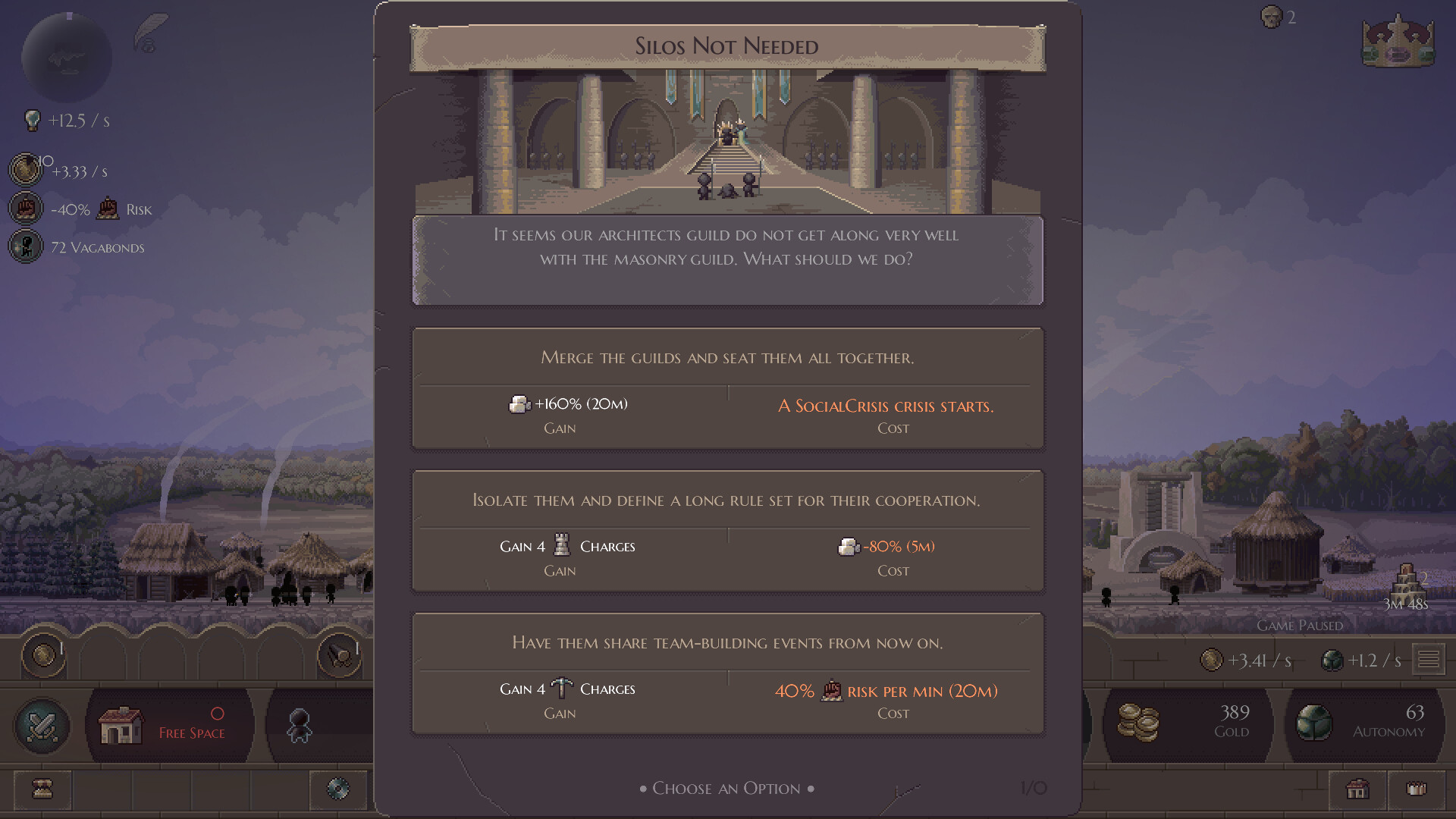Choose Merge the guilds option
The width and height of the screenshot is (1456, 819).
point(727,388)
